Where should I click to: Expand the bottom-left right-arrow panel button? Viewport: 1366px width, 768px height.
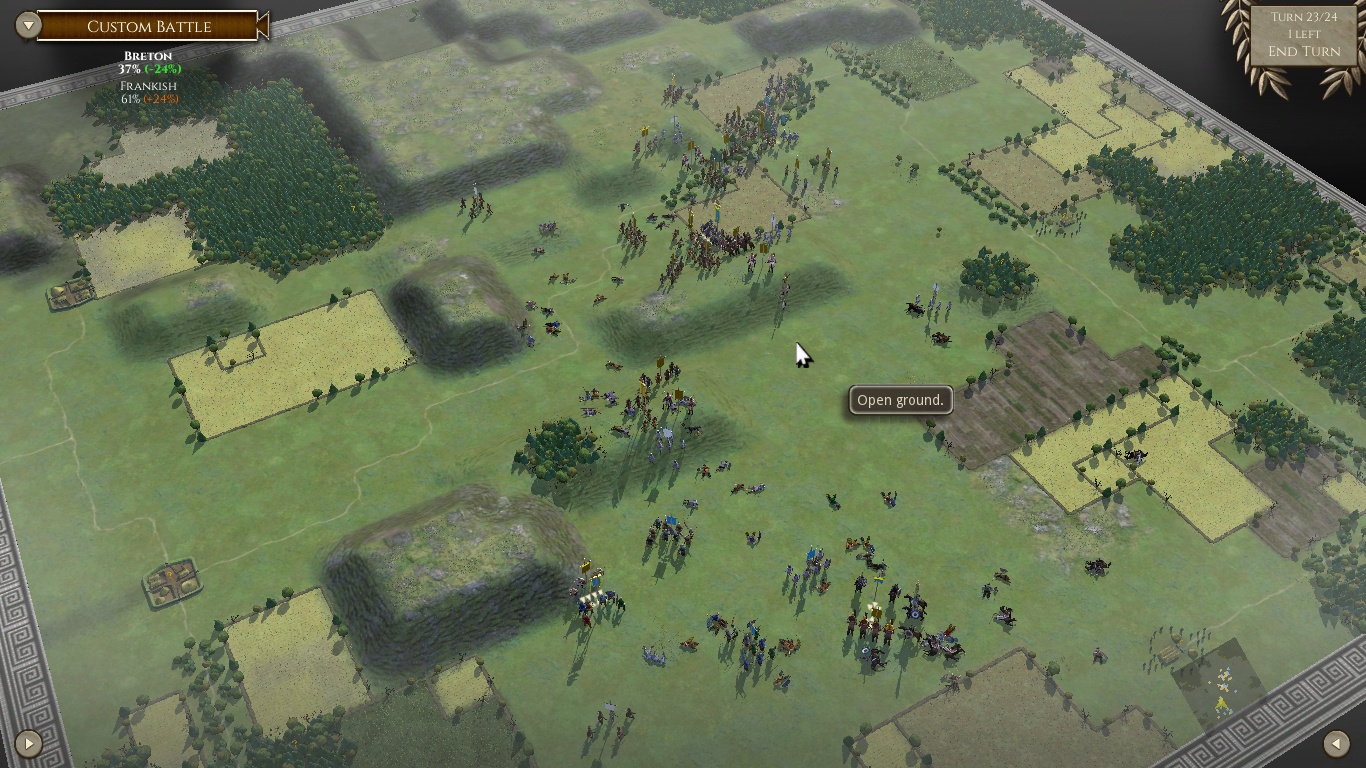point(28,743)
